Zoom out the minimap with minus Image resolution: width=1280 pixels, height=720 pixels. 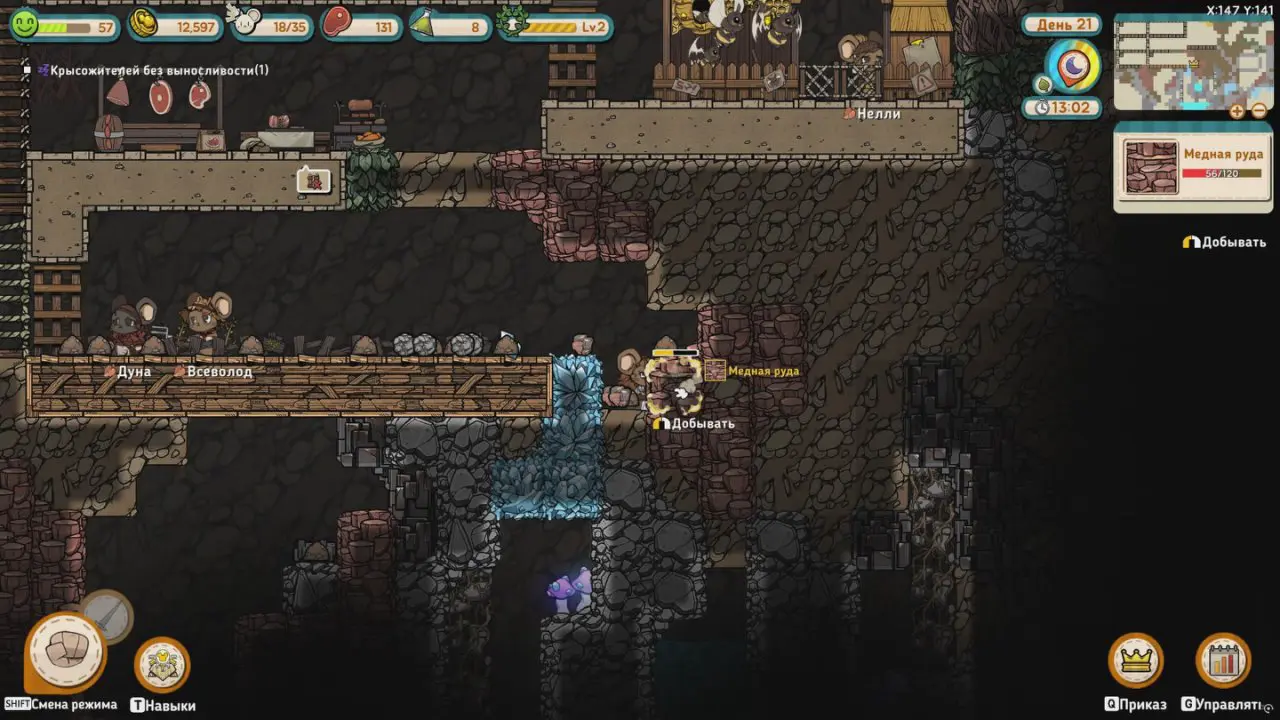[x=1259, y=111]
